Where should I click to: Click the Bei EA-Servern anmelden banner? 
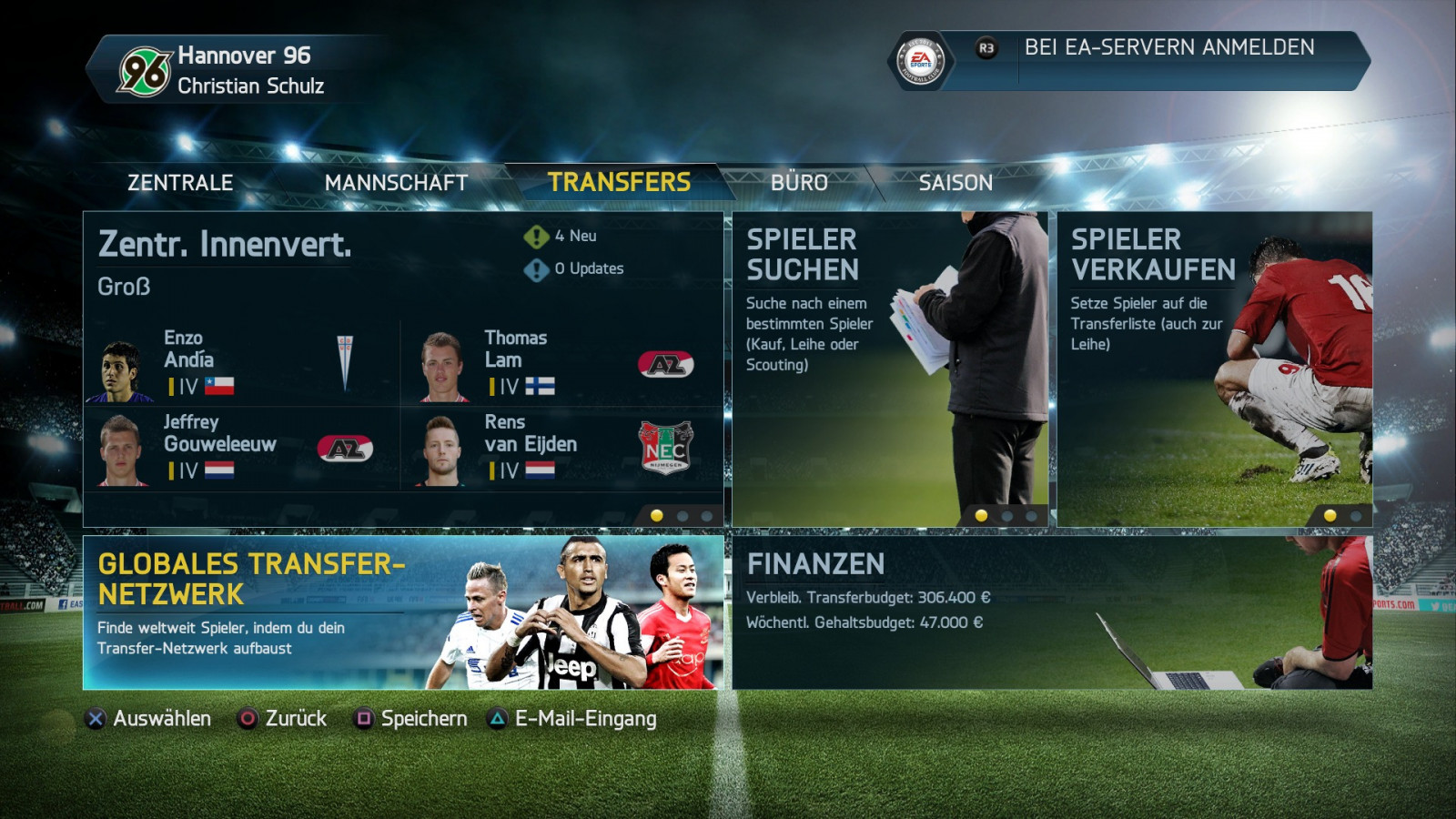point(1168,48)
